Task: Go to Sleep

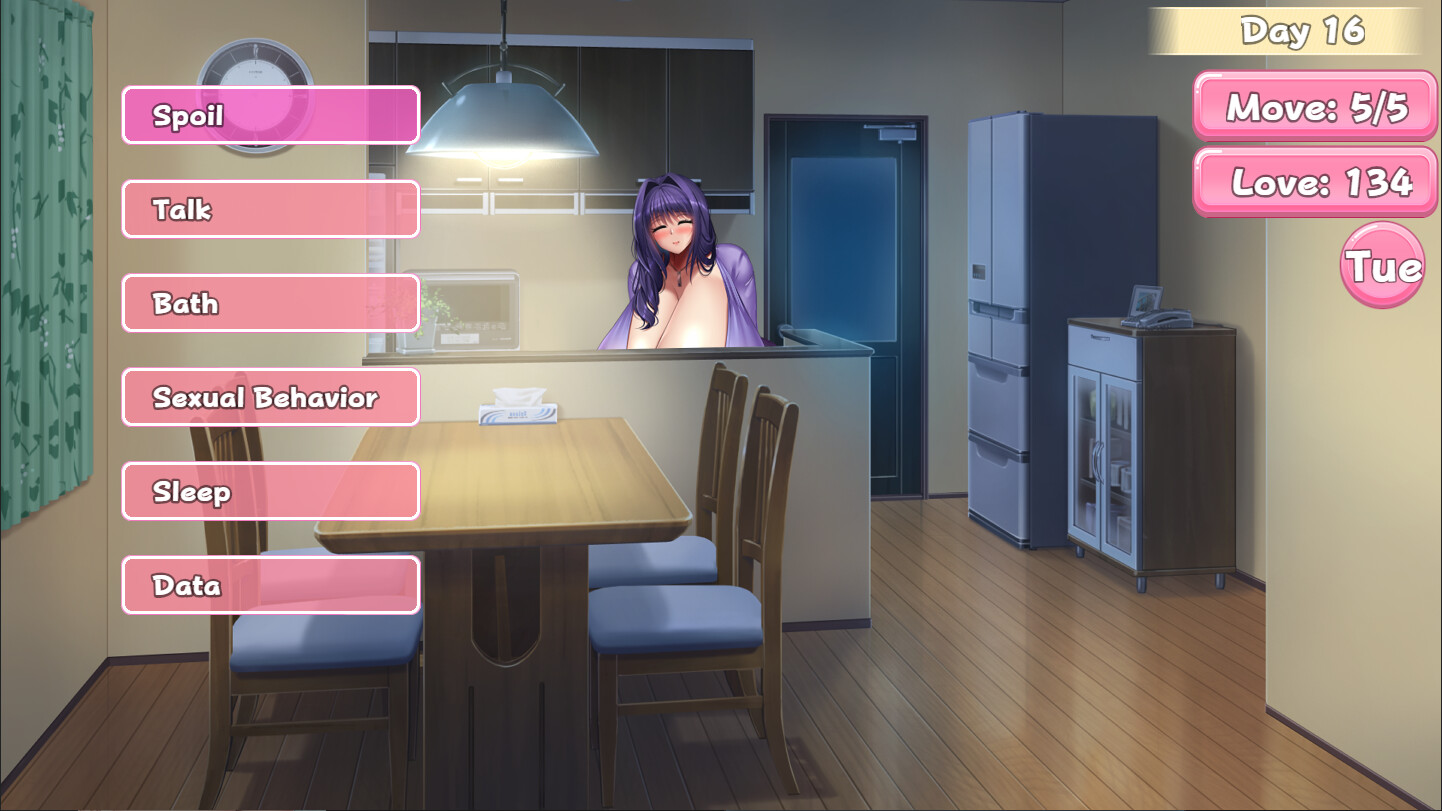Action: [270, 491]
